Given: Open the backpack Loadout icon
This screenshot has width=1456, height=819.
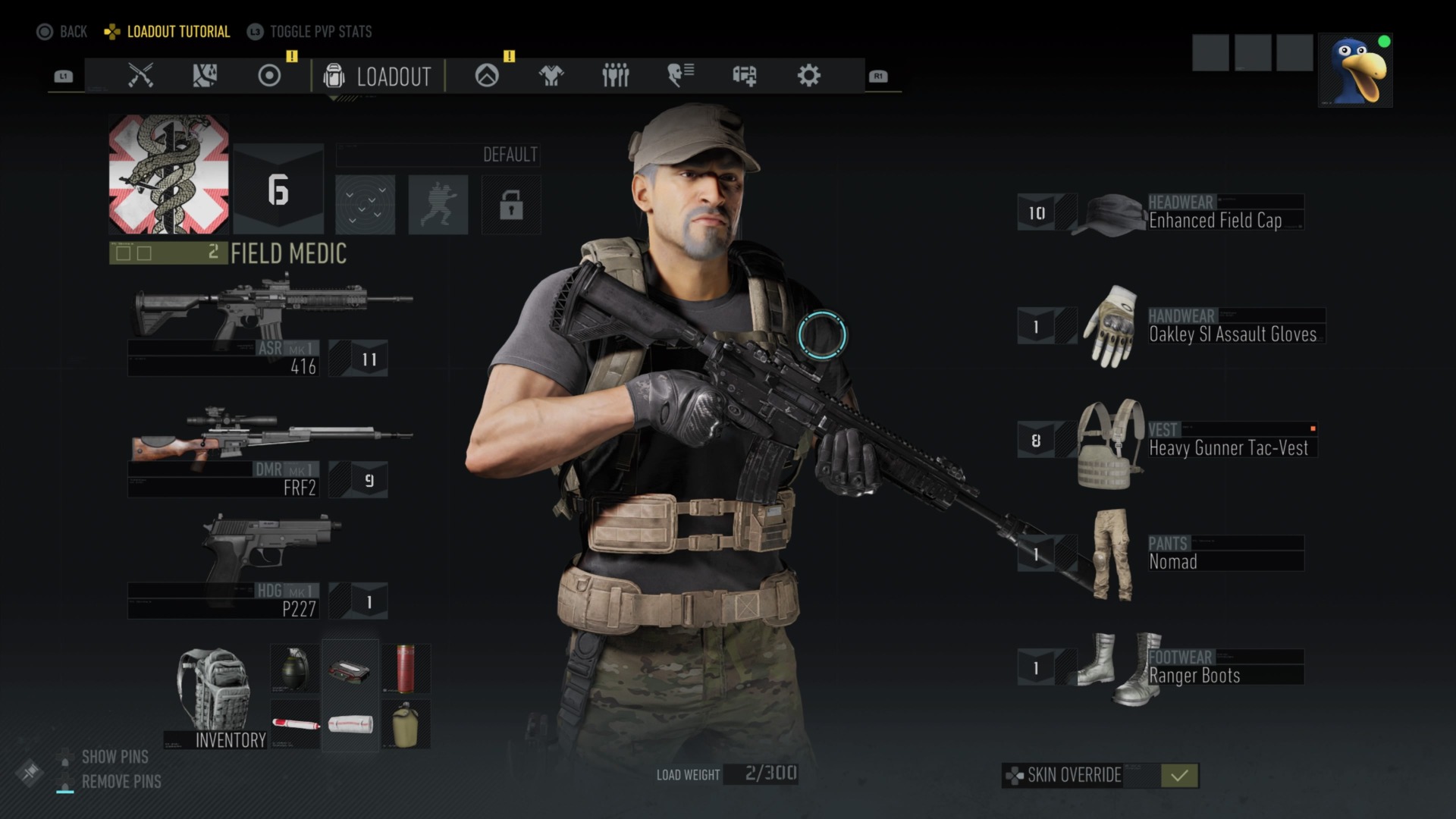Looking at the screenshot, I should click(334, 76).
